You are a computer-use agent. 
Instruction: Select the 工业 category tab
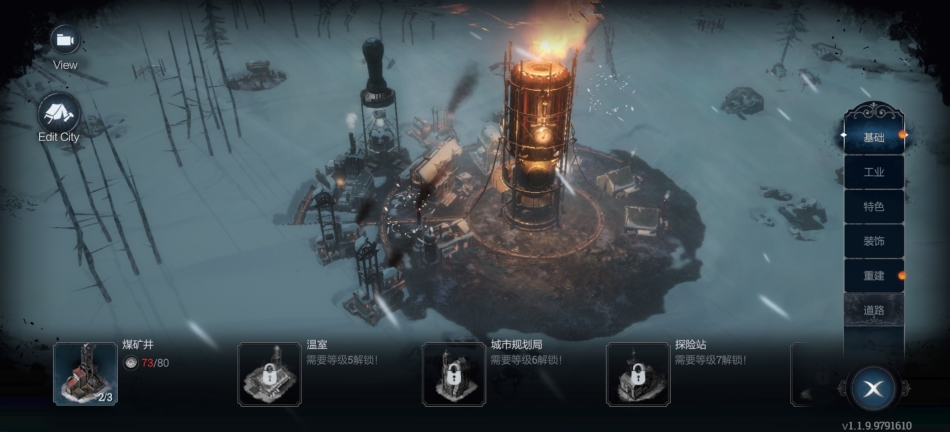[x=873, y=172]
